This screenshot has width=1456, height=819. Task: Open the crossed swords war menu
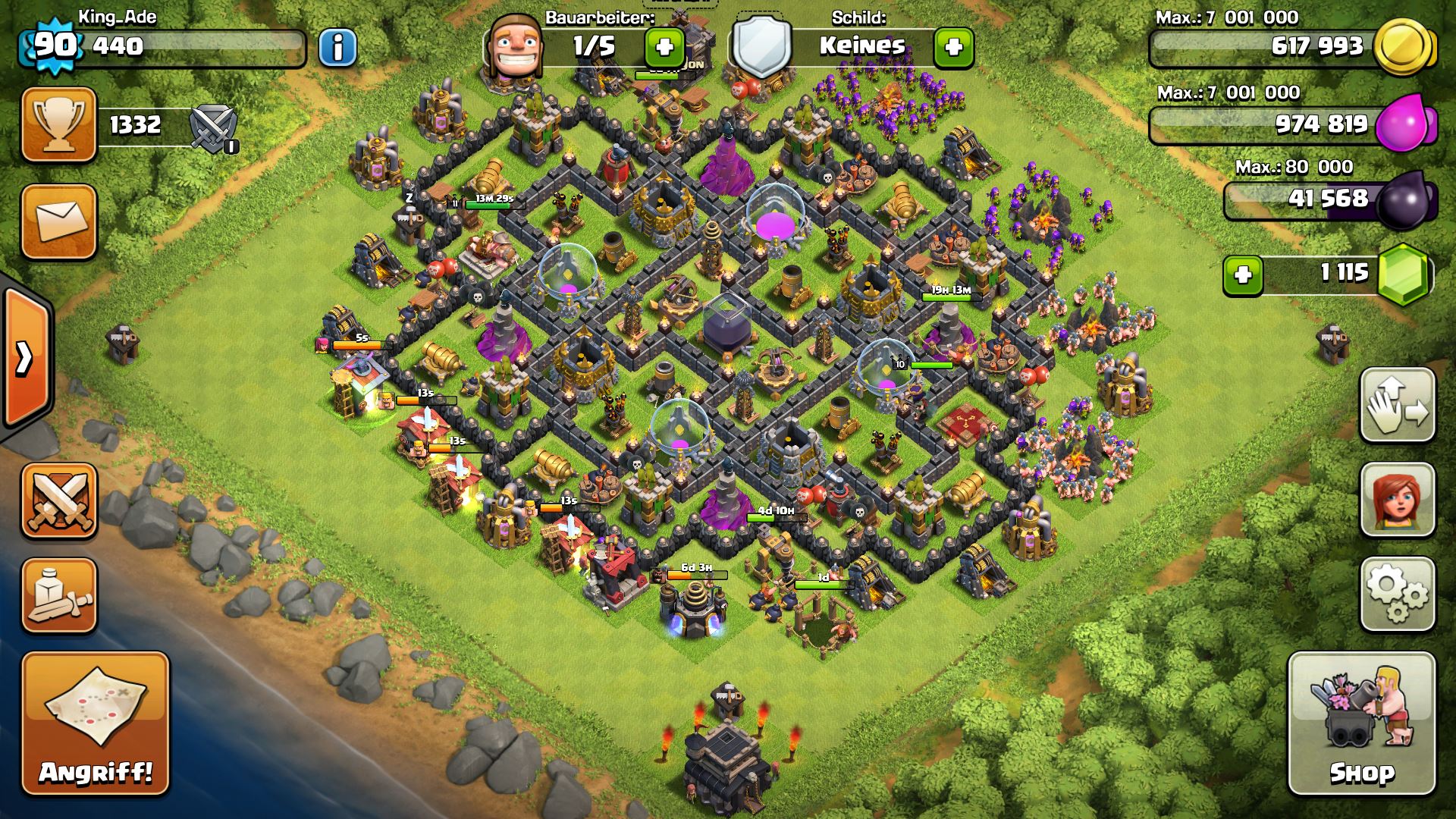pyautogui.click(x=59, y=500)
